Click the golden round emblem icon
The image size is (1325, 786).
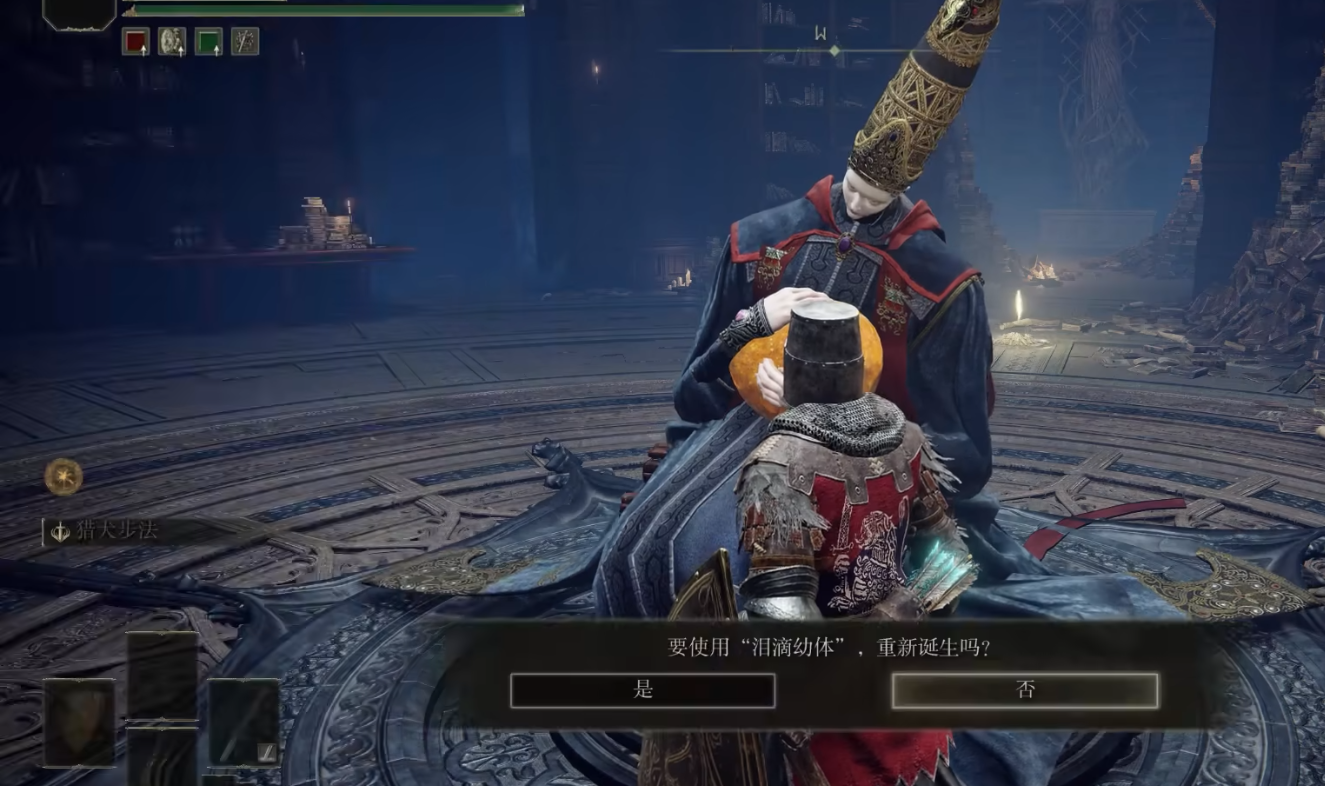[x=63, y=476]
